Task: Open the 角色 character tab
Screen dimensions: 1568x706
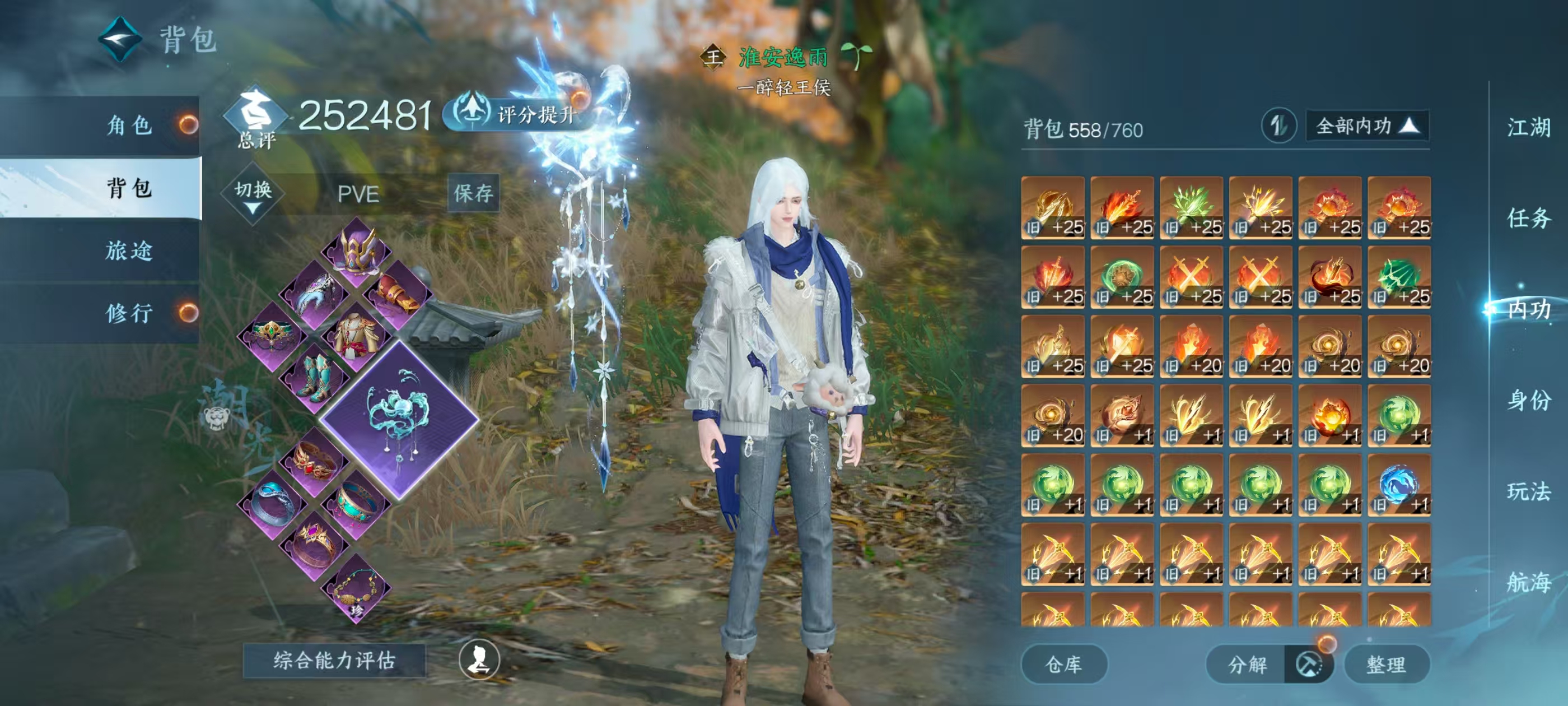Action: click(x=129, y=126)
